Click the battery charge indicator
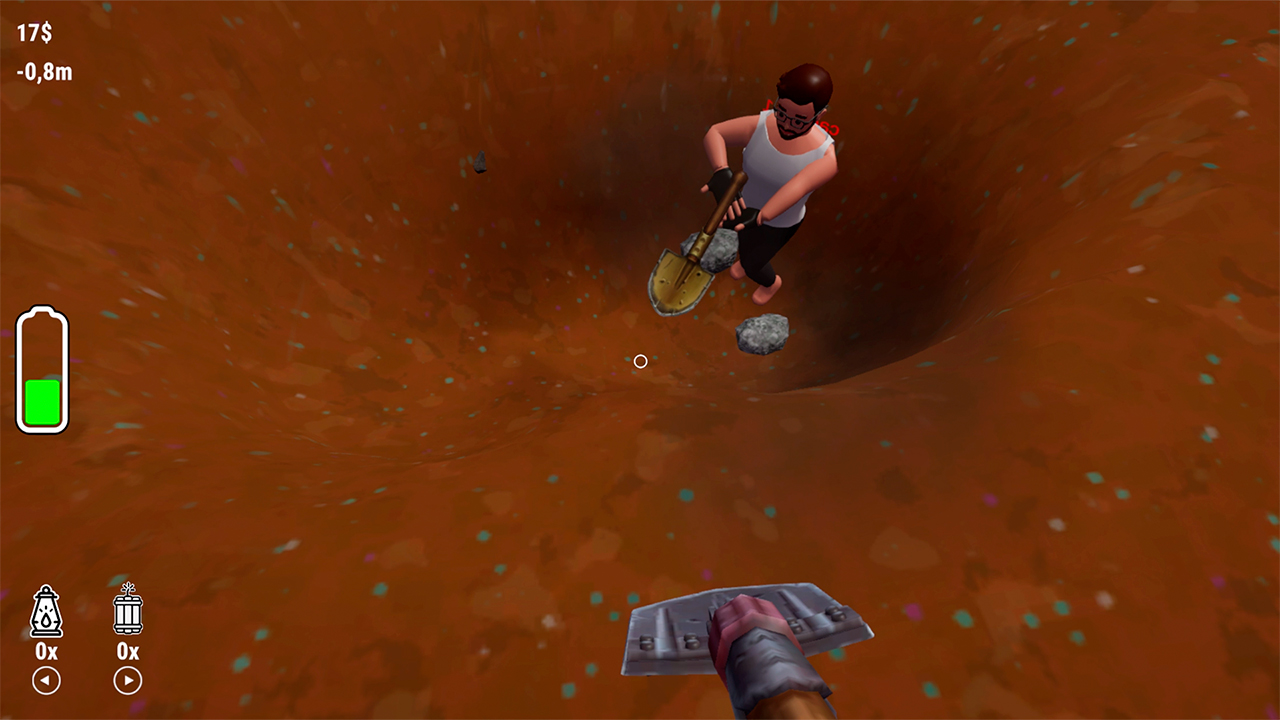1280x720 pixels. tap(43, 370)
